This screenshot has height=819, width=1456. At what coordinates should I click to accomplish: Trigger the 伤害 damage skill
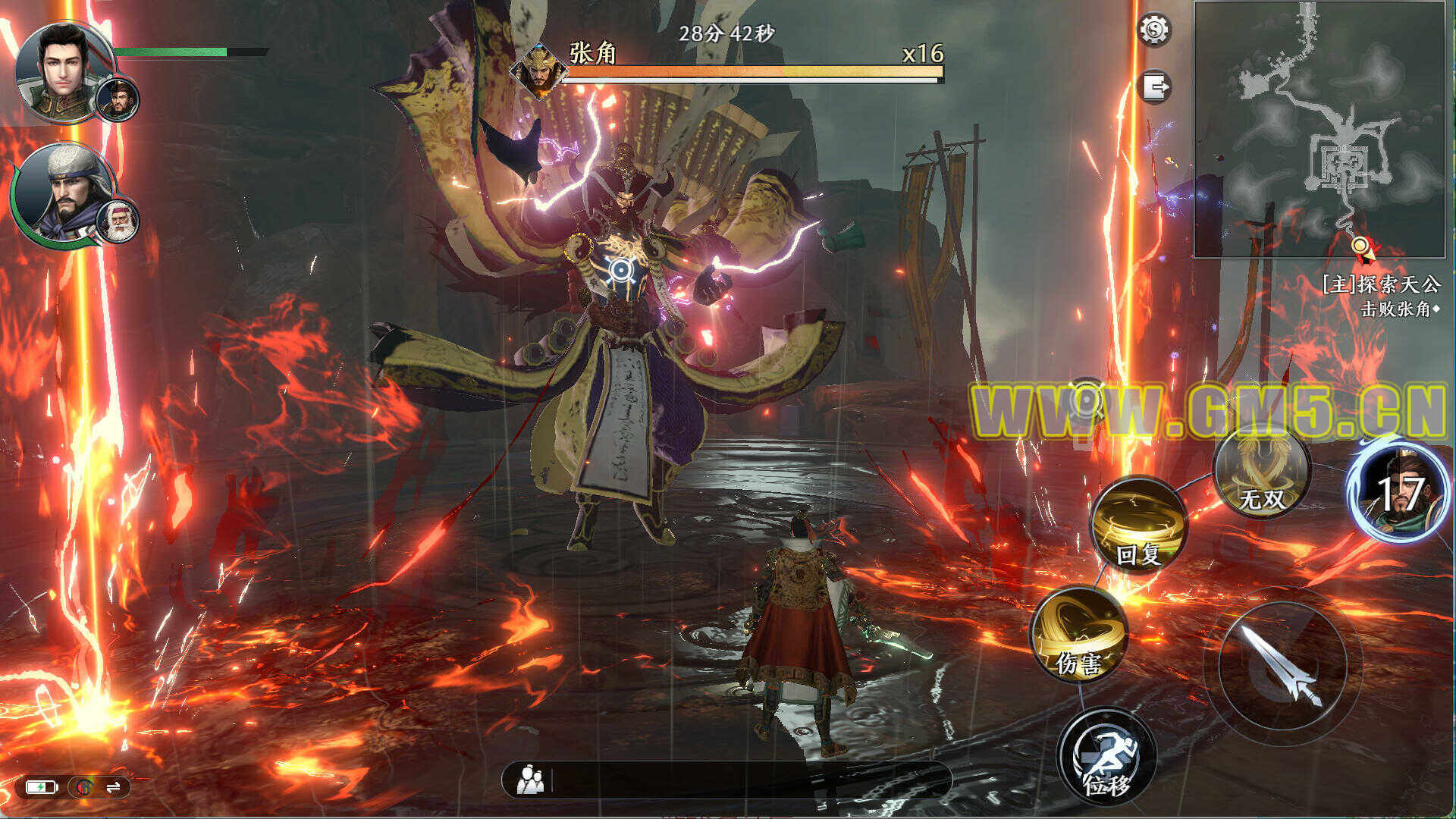click(x=1078, y=635)
